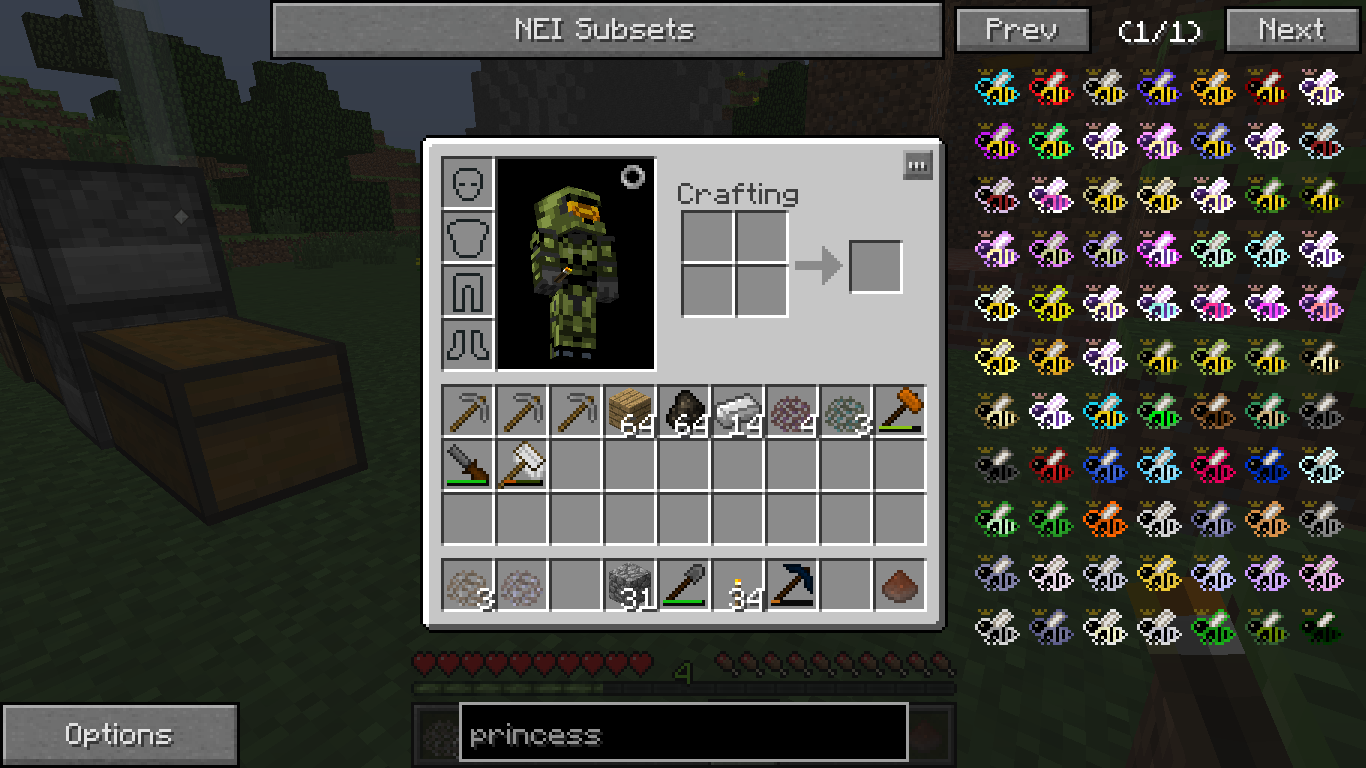Grab the orange-headed wooden mallet
Viewport: 1366px width, 768px height.
900,412
